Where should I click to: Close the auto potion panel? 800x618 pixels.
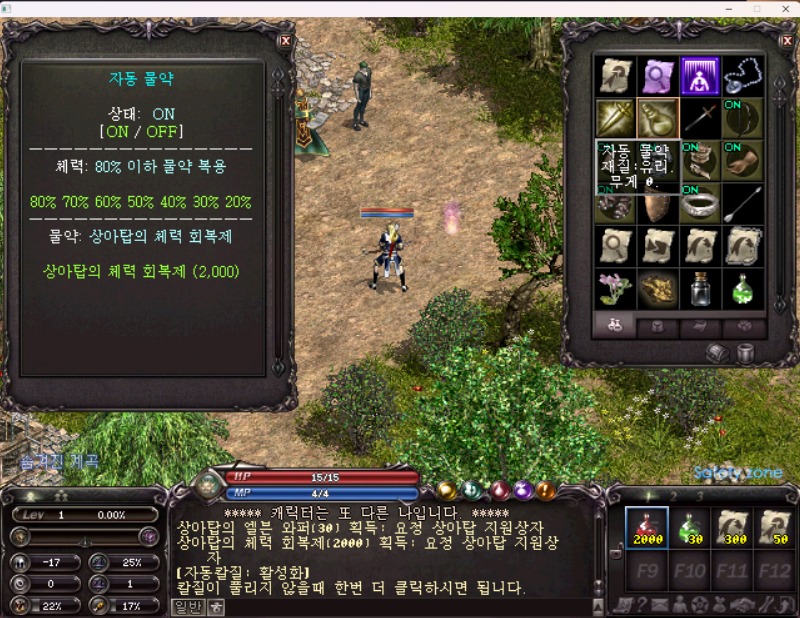286,41
